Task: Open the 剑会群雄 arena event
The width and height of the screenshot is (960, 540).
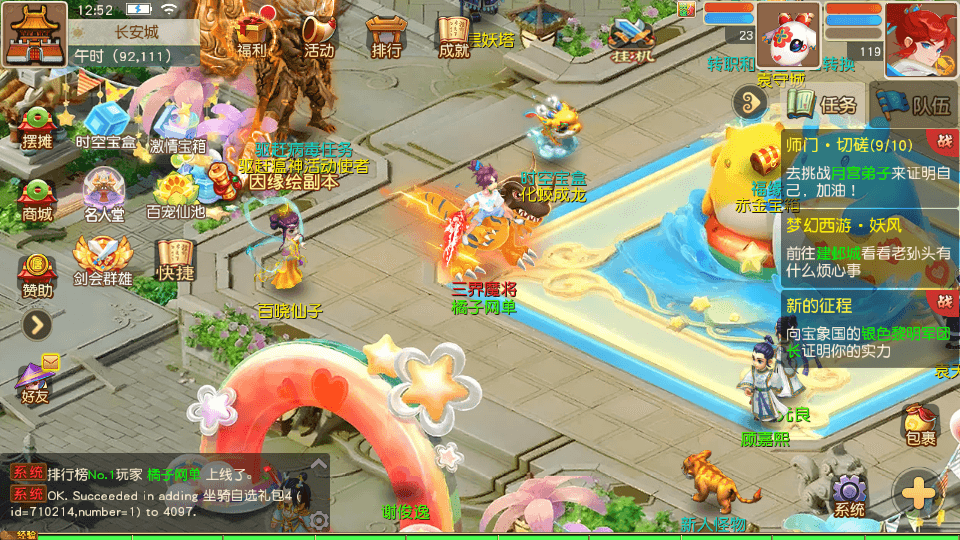Action: (x=103, y=262)
